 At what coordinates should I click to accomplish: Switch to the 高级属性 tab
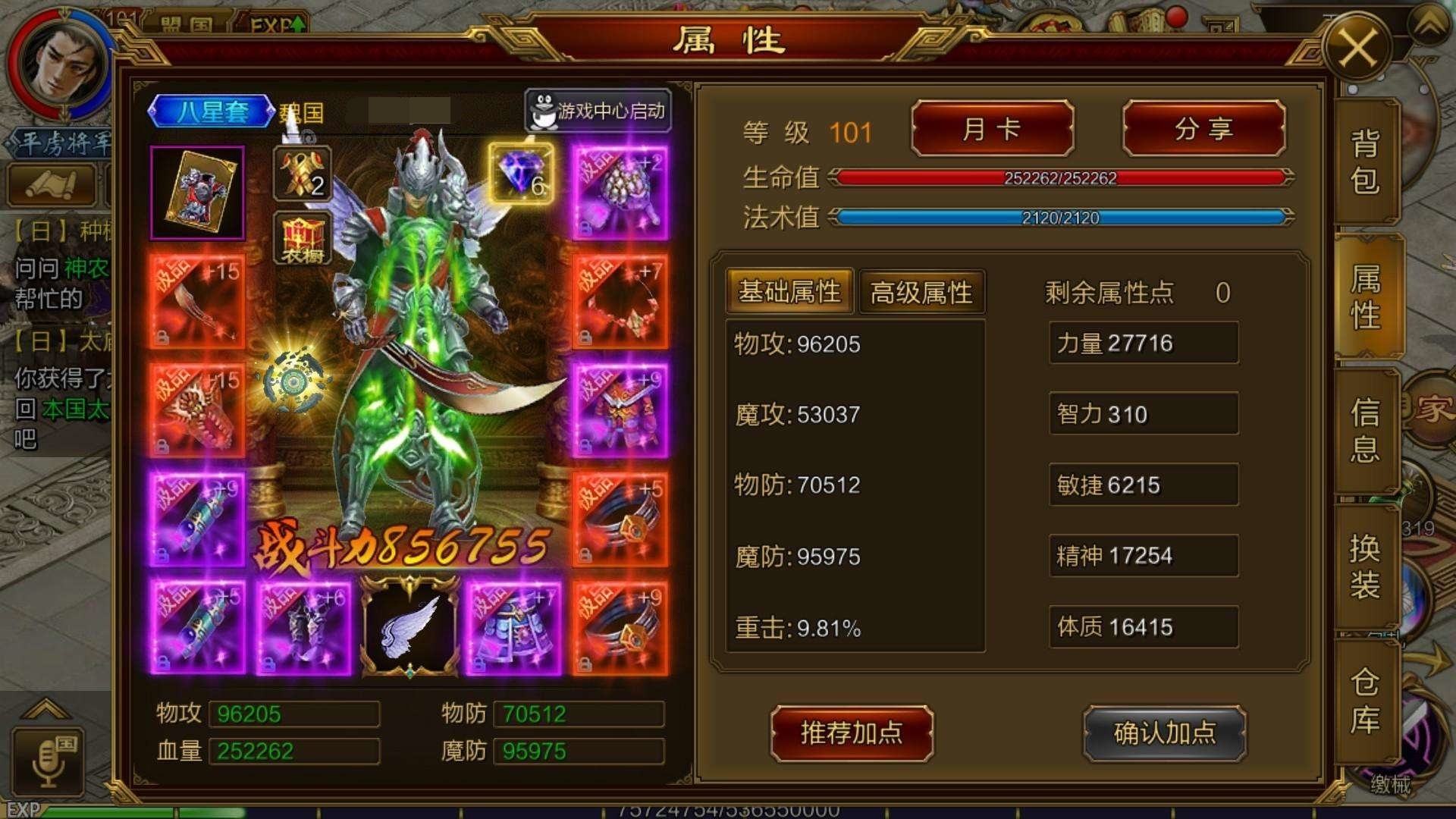click(920, 292)
